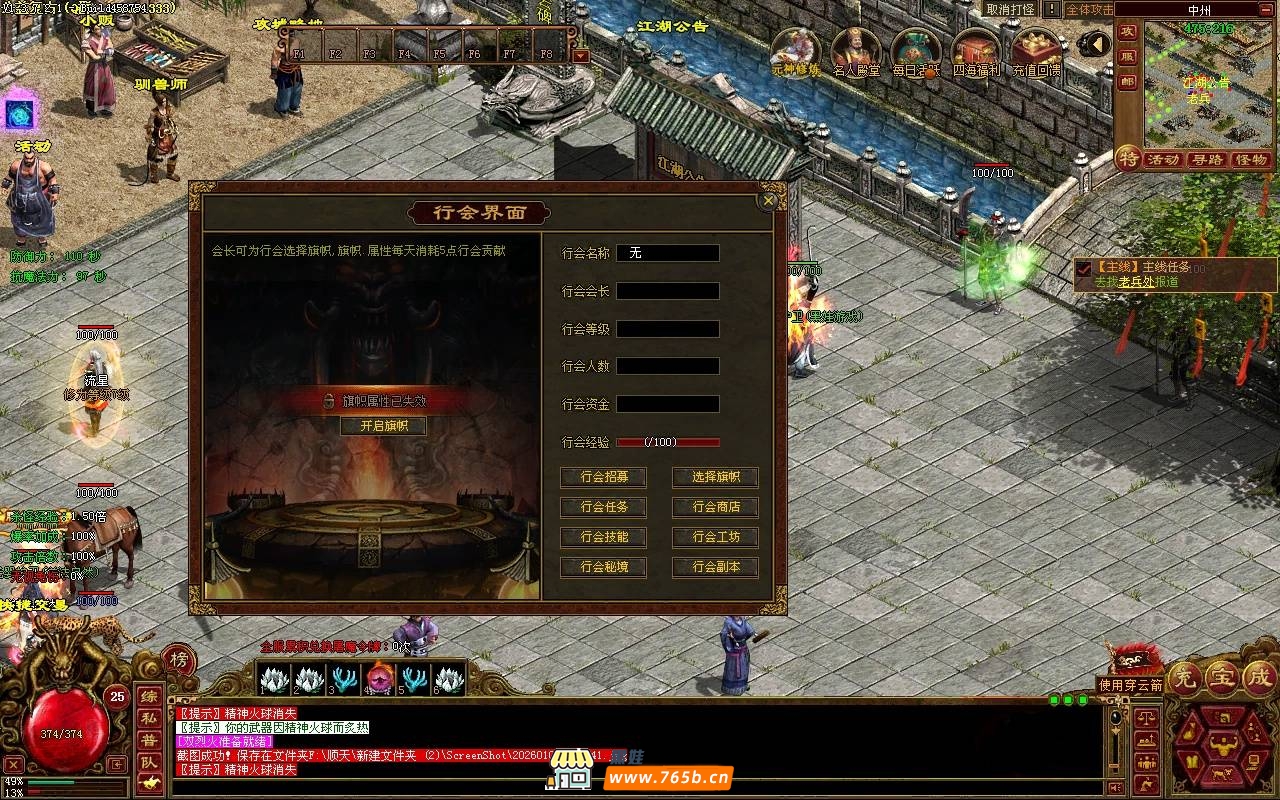Open the 充值回馈 recharge reward icon
1280x800 pixels.
[1037, 50]
